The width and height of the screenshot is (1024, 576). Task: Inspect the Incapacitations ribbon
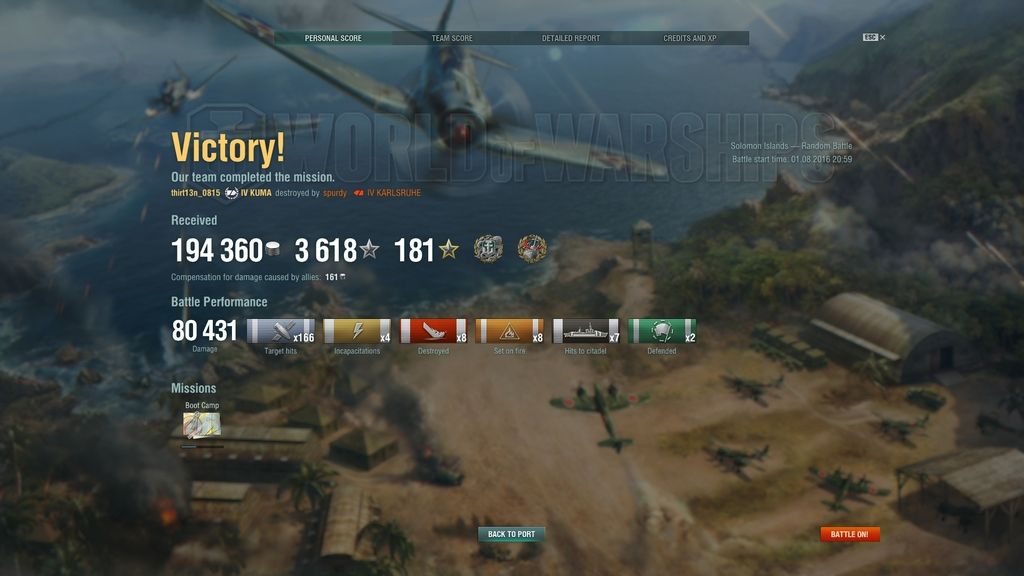point(357,332)
